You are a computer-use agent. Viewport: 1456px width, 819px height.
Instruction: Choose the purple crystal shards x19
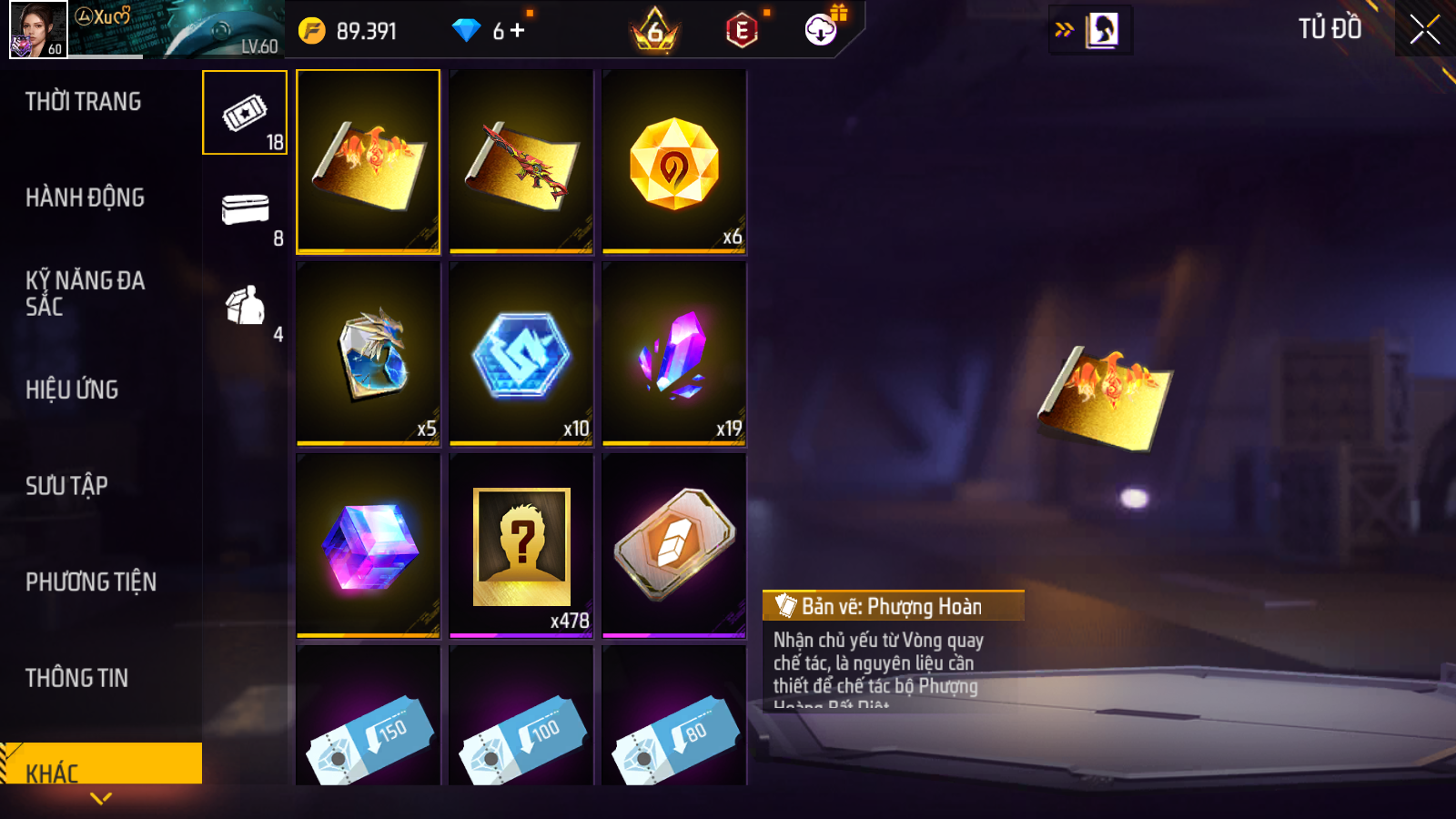tap(674, 353)
